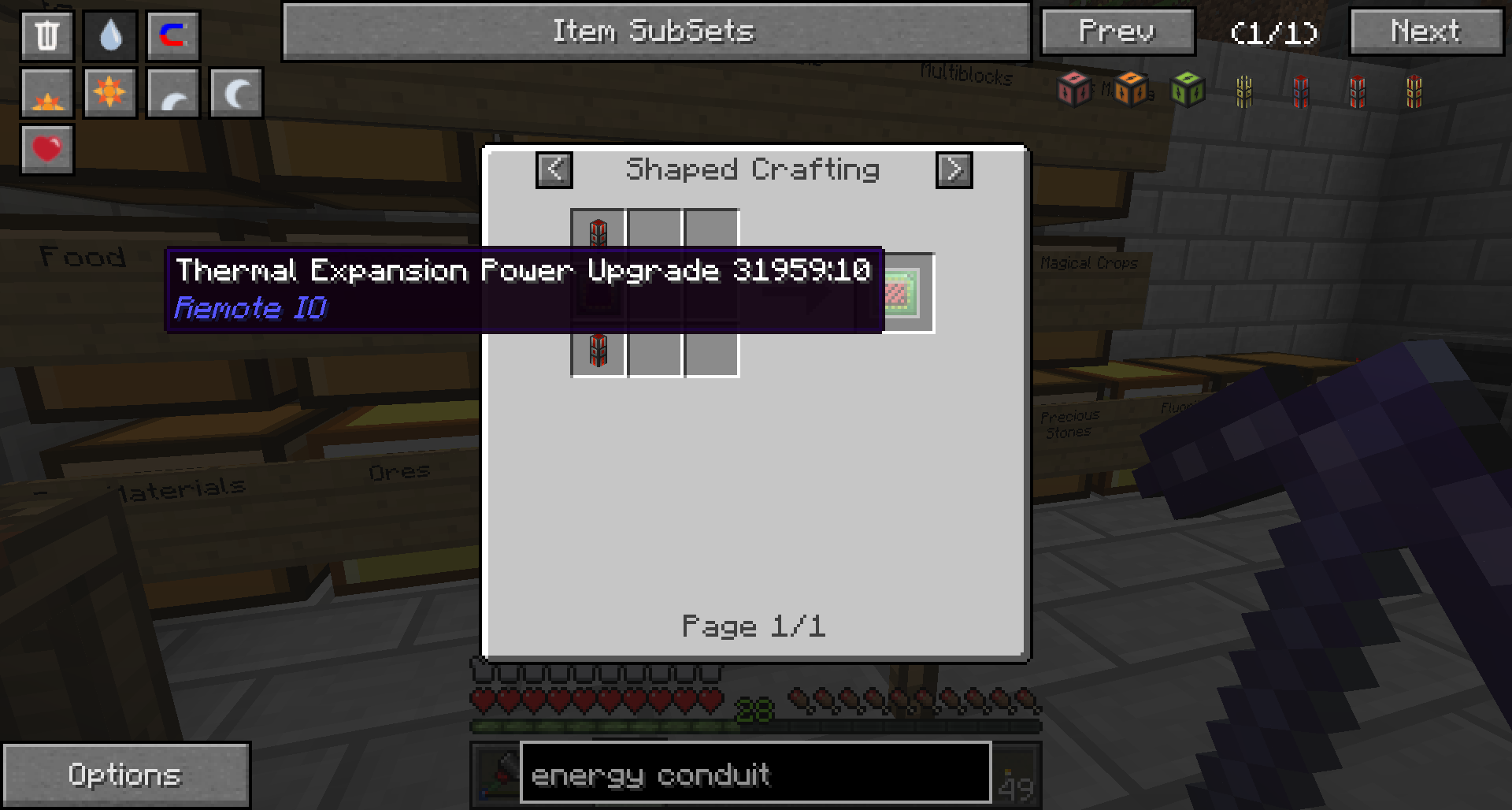Show the next Shaped Crafting recipe
The width and height of the screenshot is (1512, 810).
point(954,169)
